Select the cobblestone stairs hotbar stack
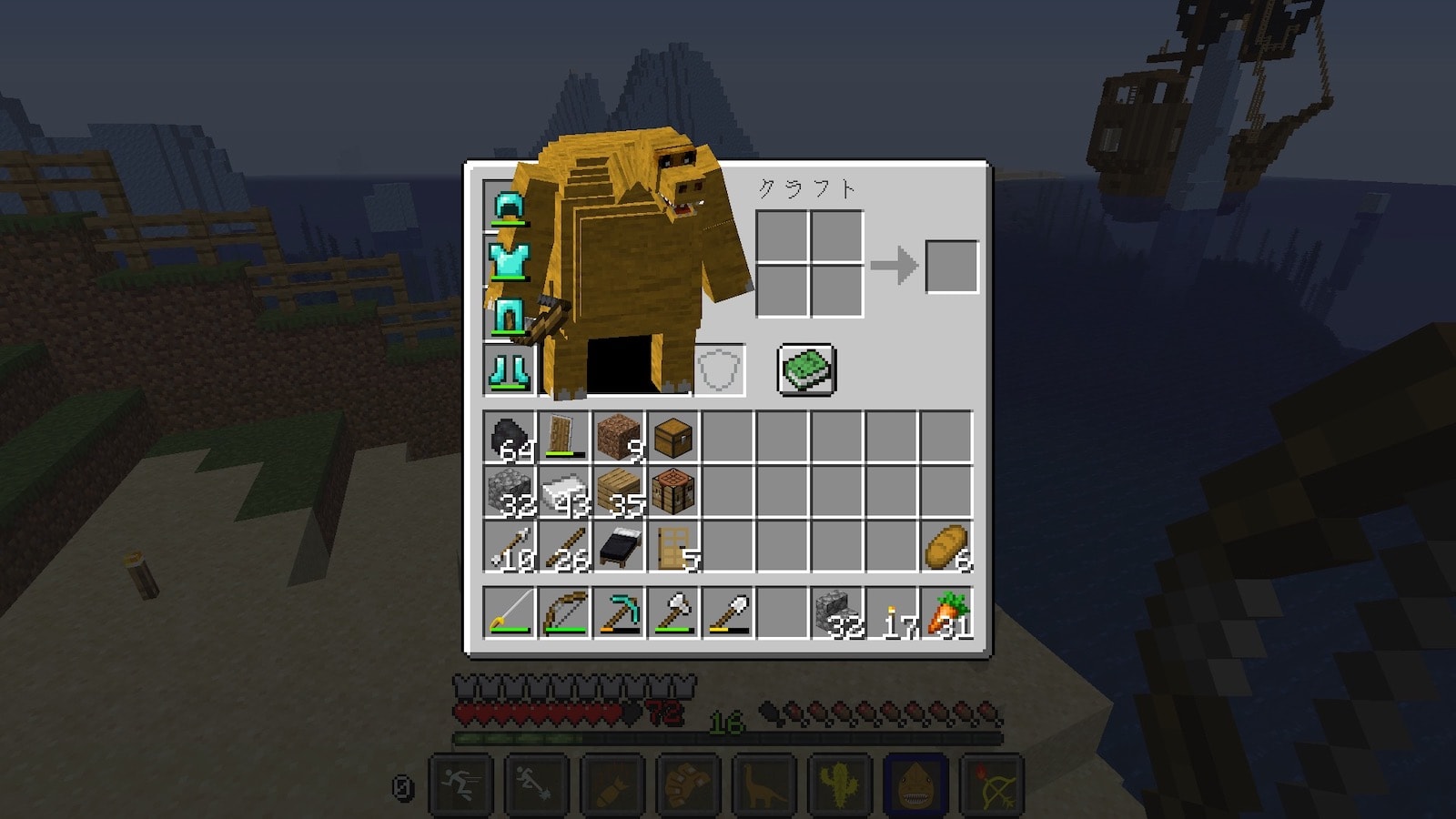This screenshot has width=1456, height=819. [837, 612]
